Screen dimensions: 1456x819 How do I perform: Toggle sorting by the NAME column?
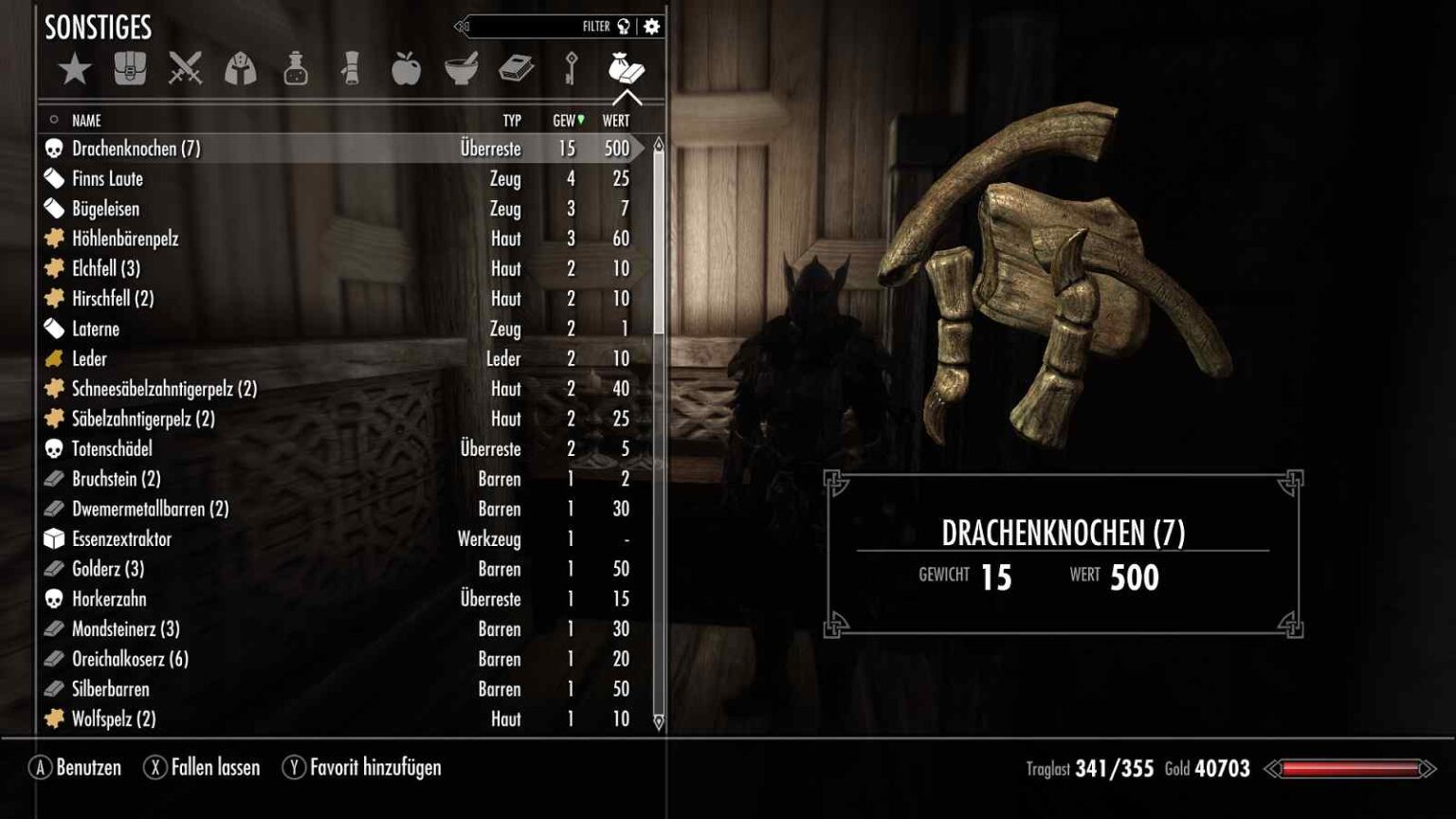tap(87, 120)
